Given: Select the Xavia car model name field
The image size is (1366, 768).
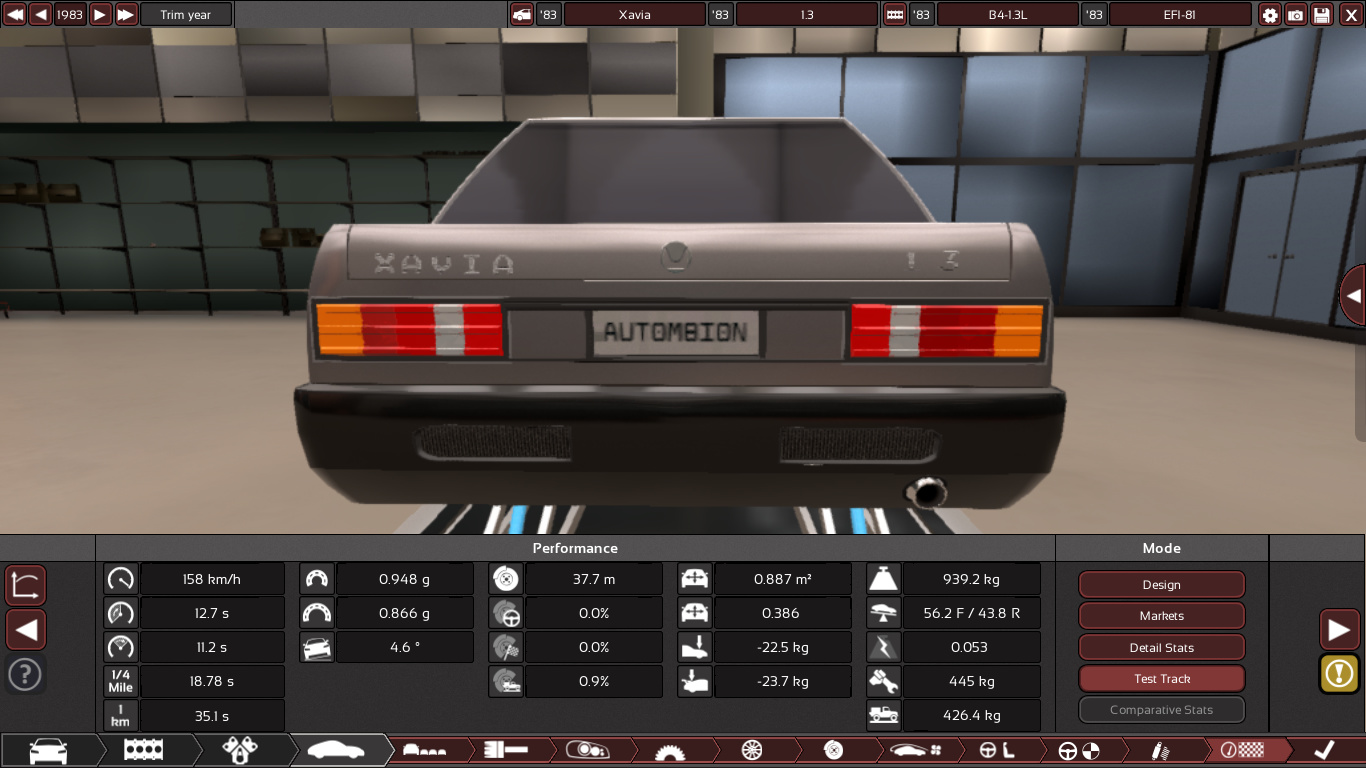Looking at the screenshot, I should (634, 15).
